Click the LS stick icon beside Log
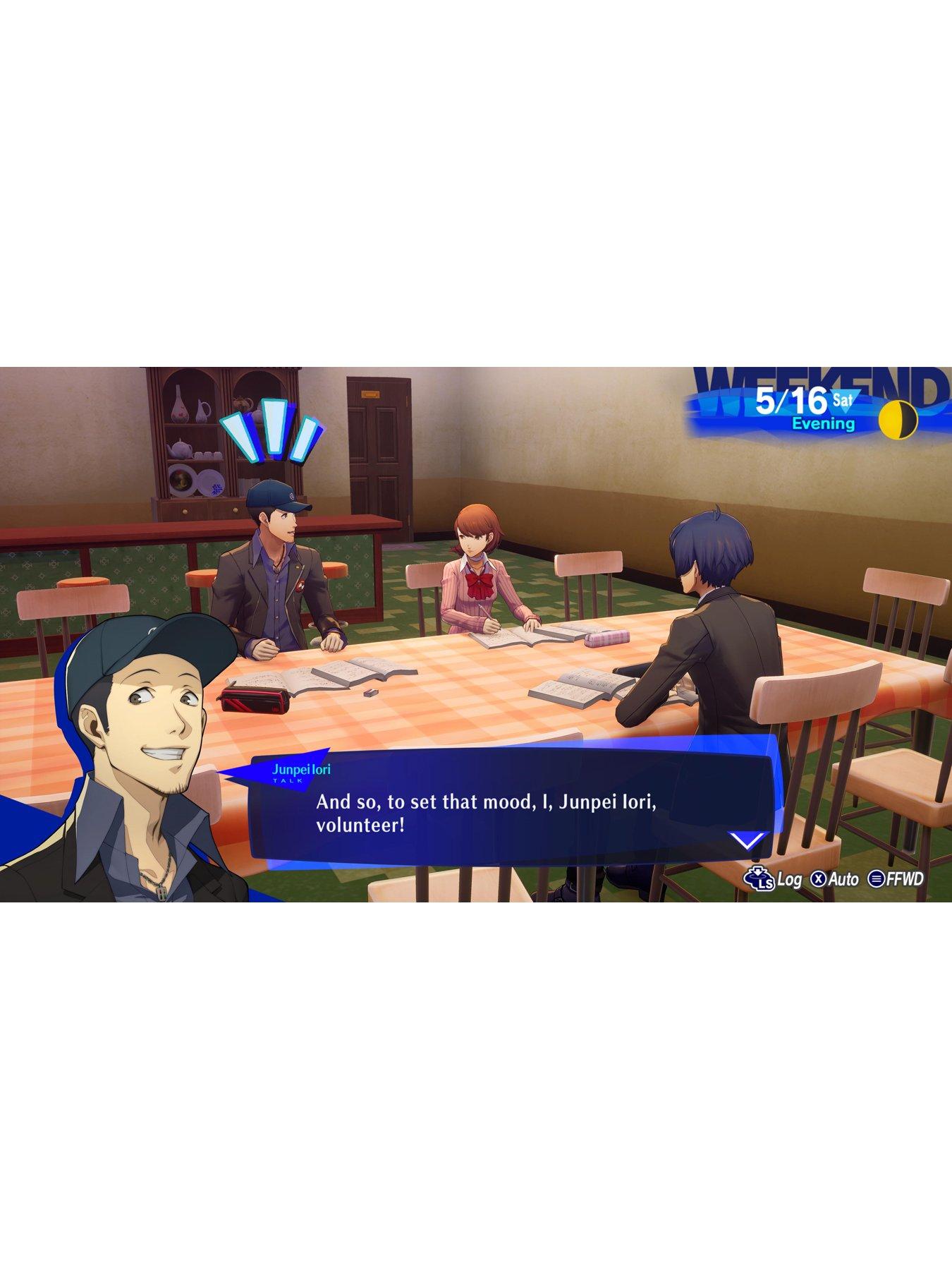The height and width of the screenshot is (1270, 952). point(758,878)
